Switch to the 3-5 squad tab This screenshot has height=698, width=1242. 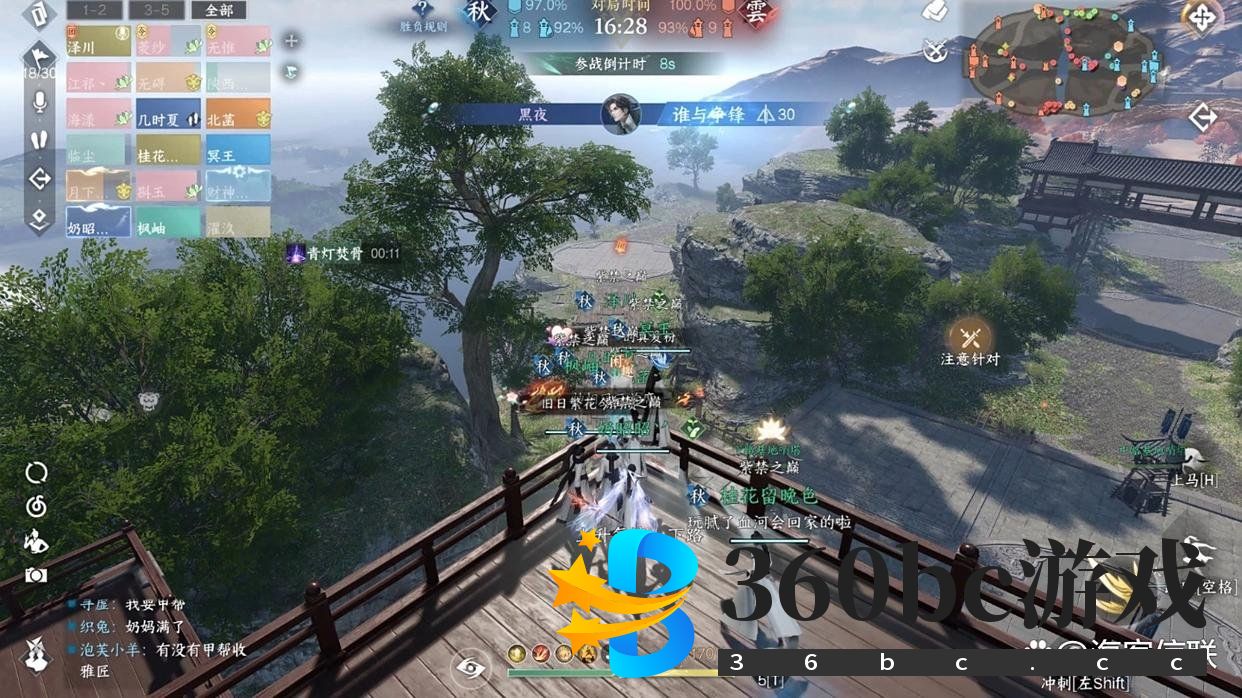[x=156, y=10]
